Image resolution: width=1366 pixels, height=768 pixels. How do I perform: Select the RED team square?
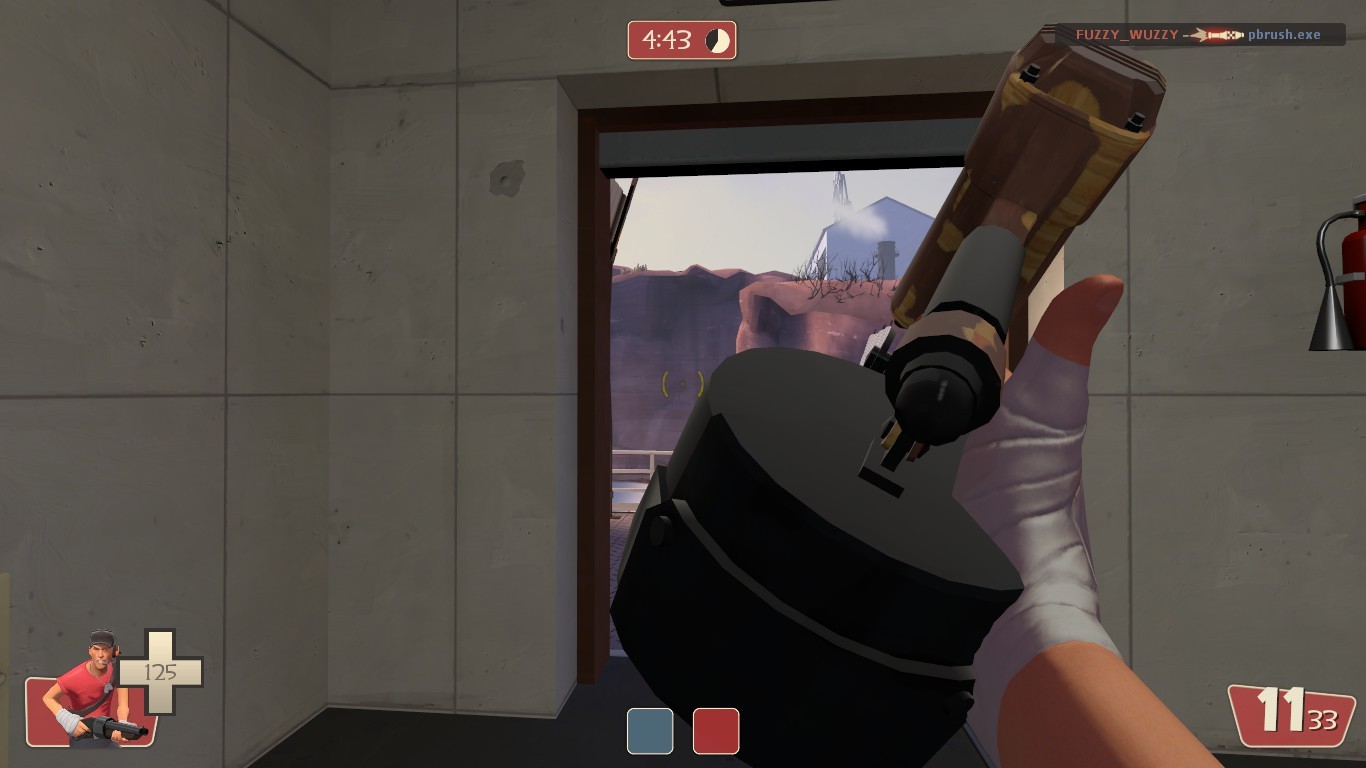pos(718,731)
